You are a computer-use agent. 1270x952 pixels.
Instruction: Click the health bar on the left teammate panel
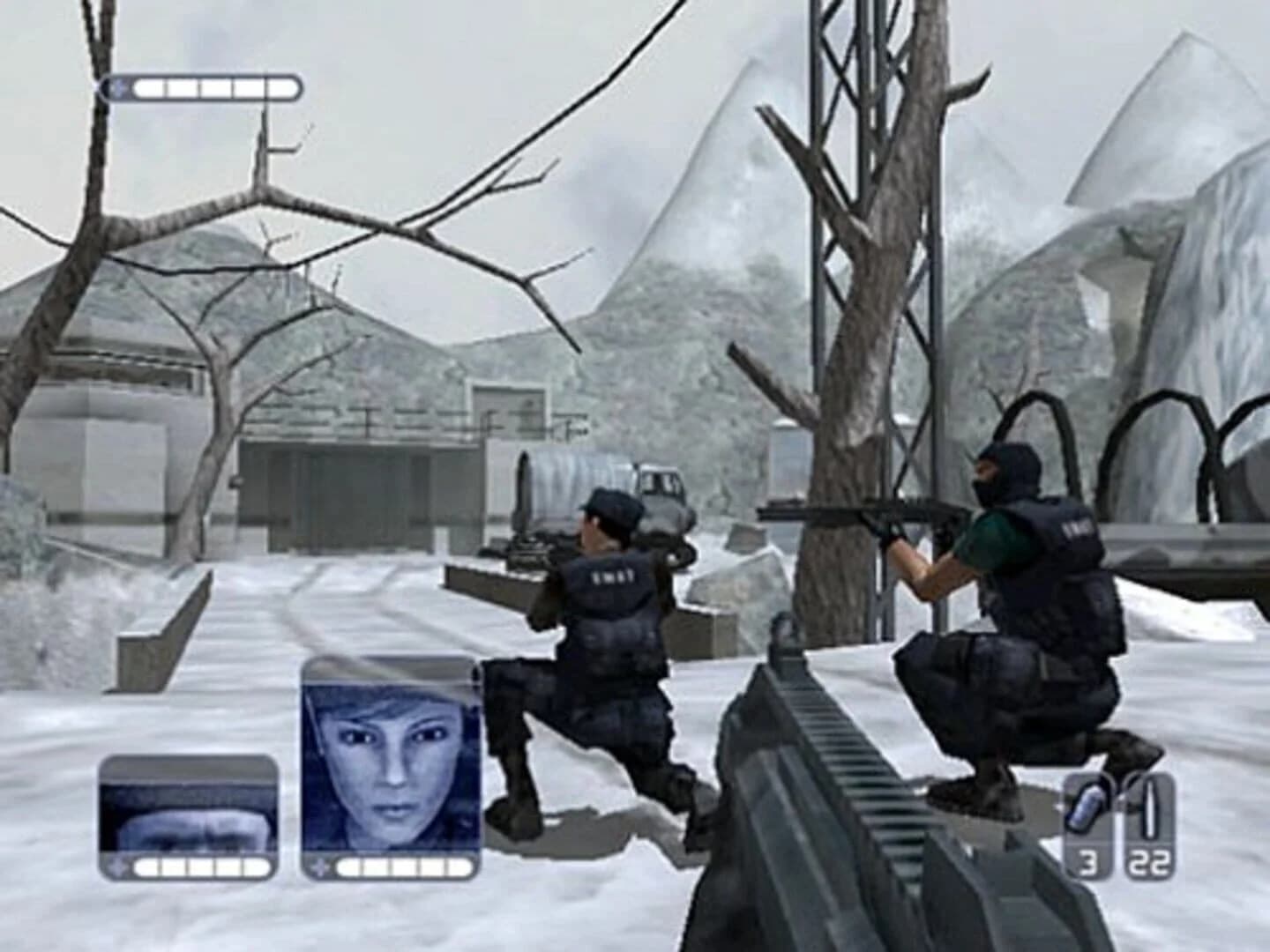coord(203,867)
